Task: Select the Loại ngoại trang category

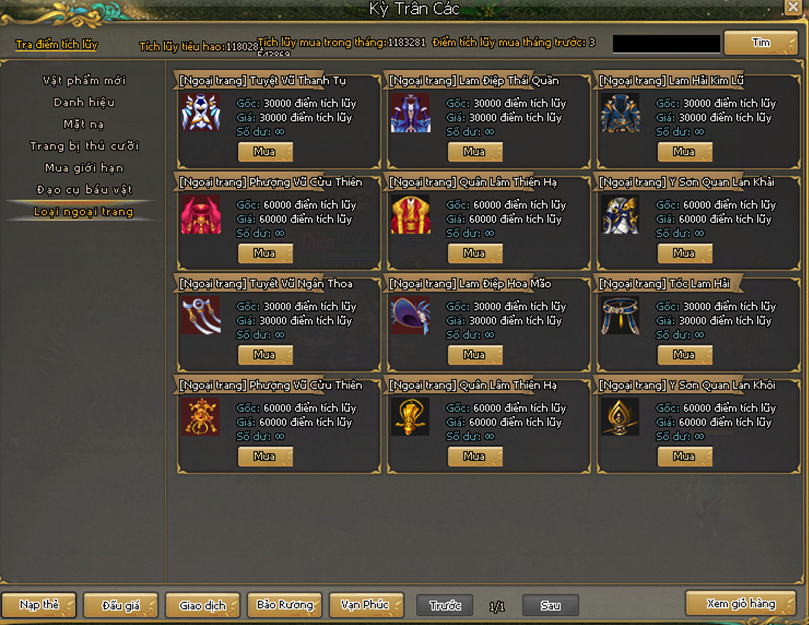Action: tap(84, 212)
